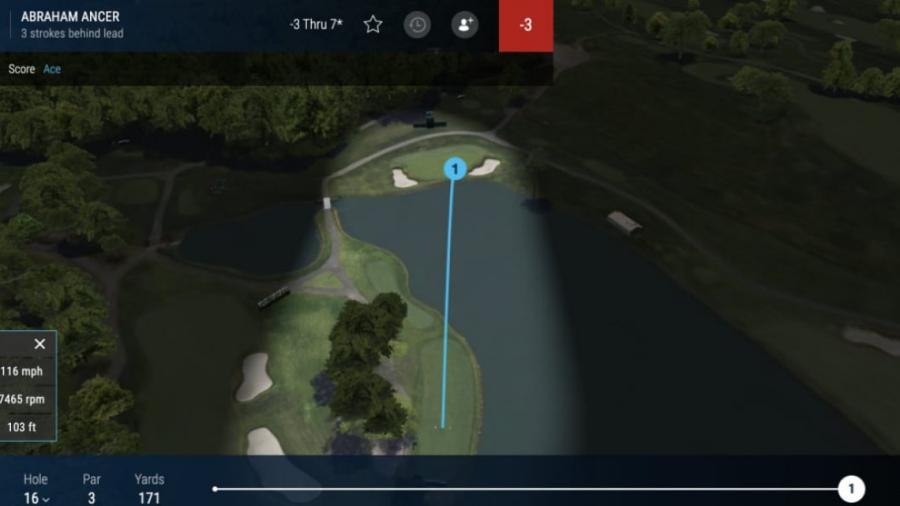Select the red -3 score box
Screen dimensions: 900x506
click(526, 25)
